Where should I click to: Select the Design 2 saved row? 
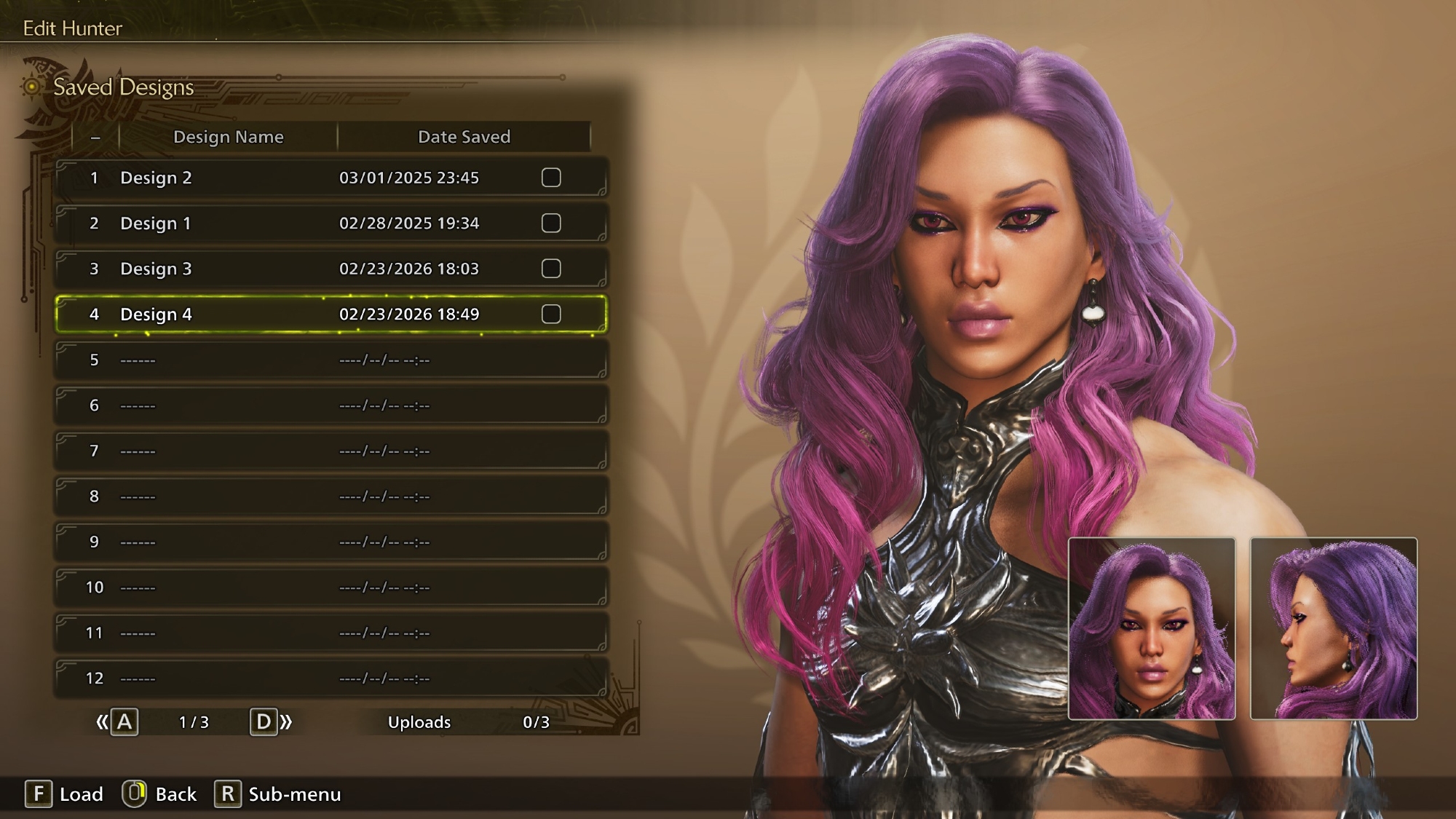click(x=291, y=178)
